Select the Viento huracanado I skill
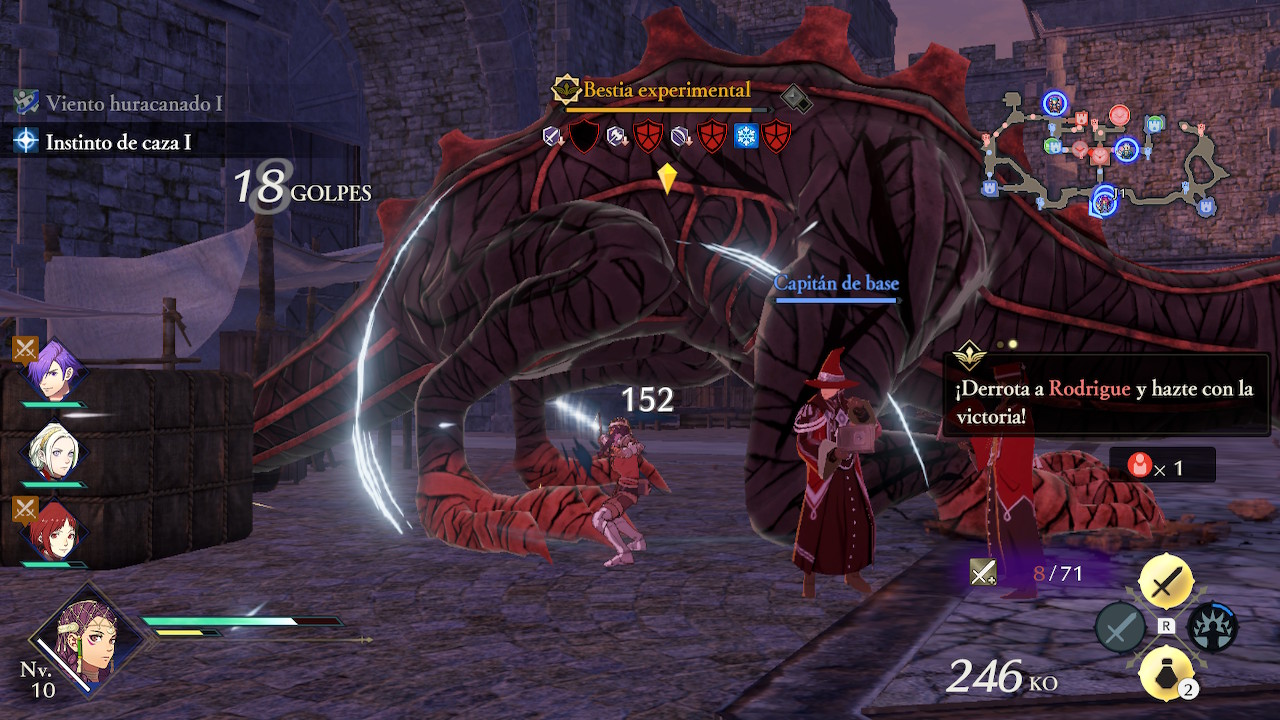This screenshot has height=720, width=1280. coord(133,102)
